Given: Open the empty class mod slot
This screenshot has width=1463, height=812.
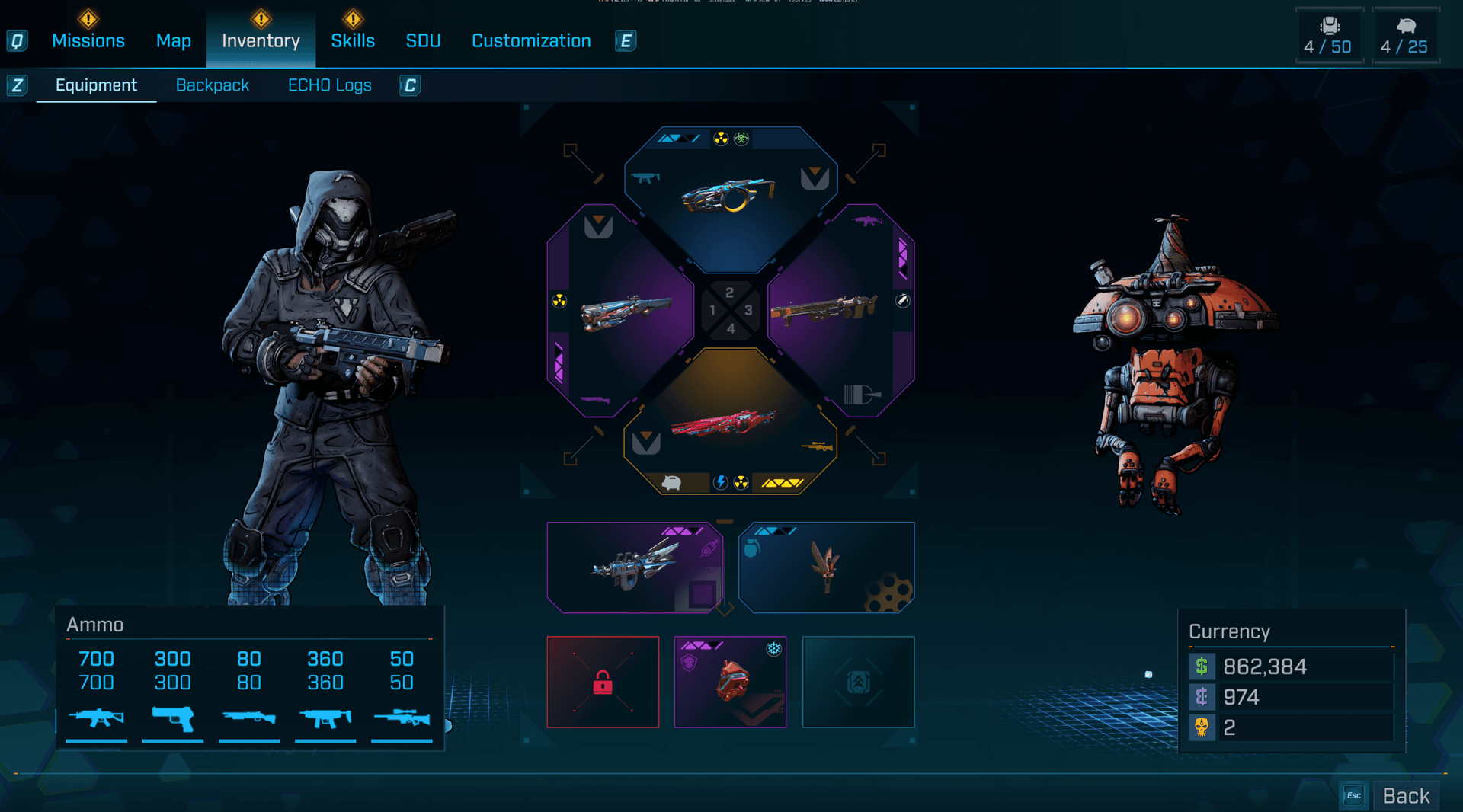Looking at the screenshot, I should coord(858,682).
